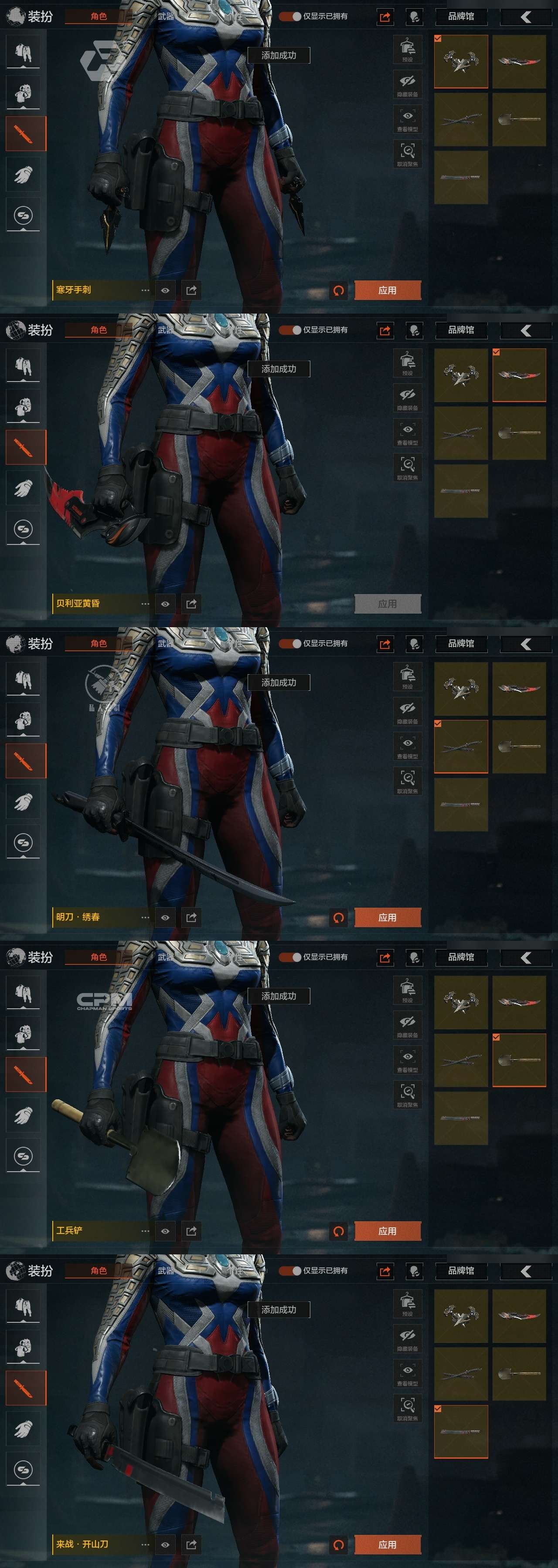558x1568 pixels.
Task: Toggle the eye icon next to 贝利亚黄昏
Action: [x=165, y=604]
